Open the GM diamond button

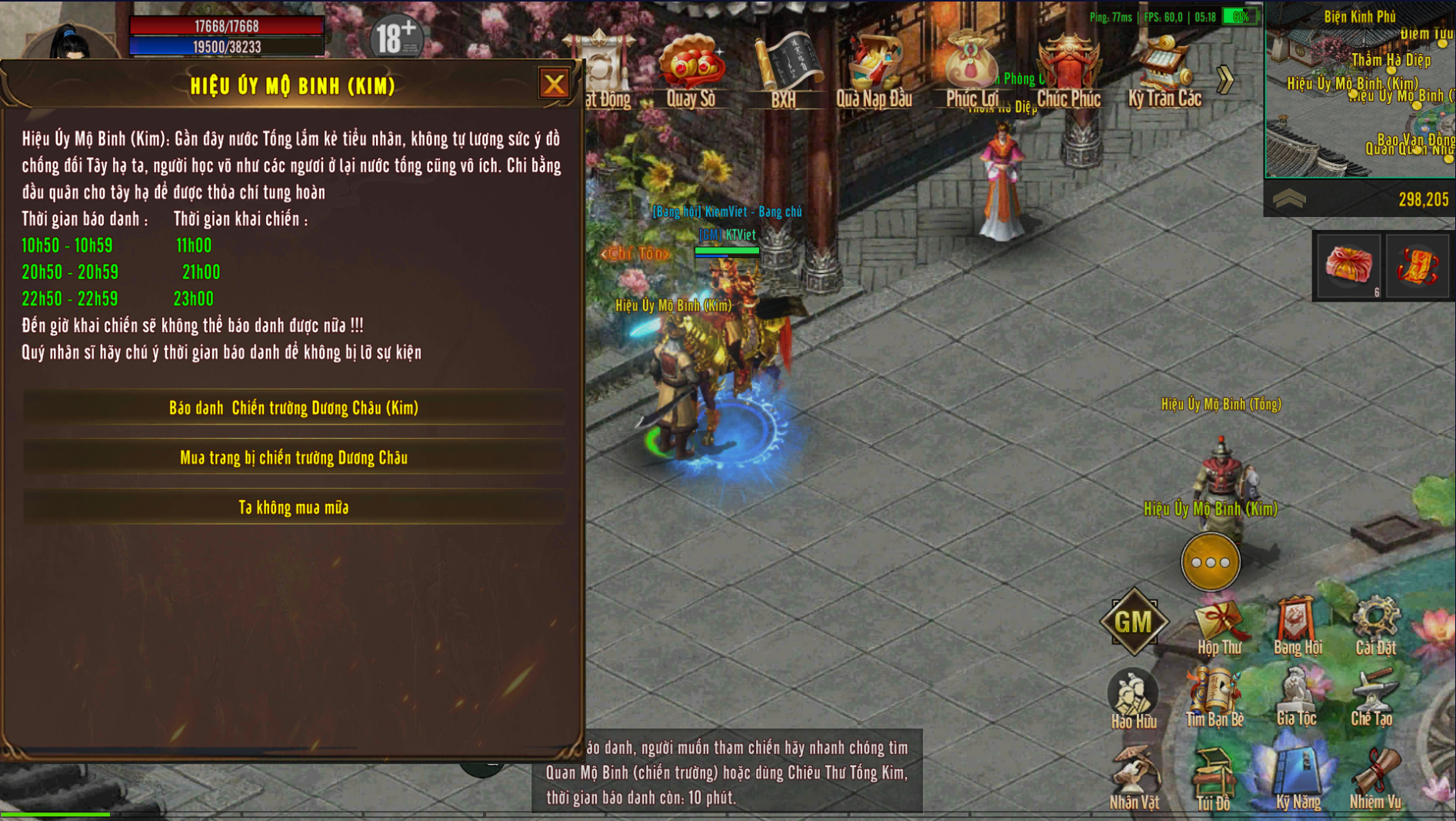click(x=1134, y=621)
